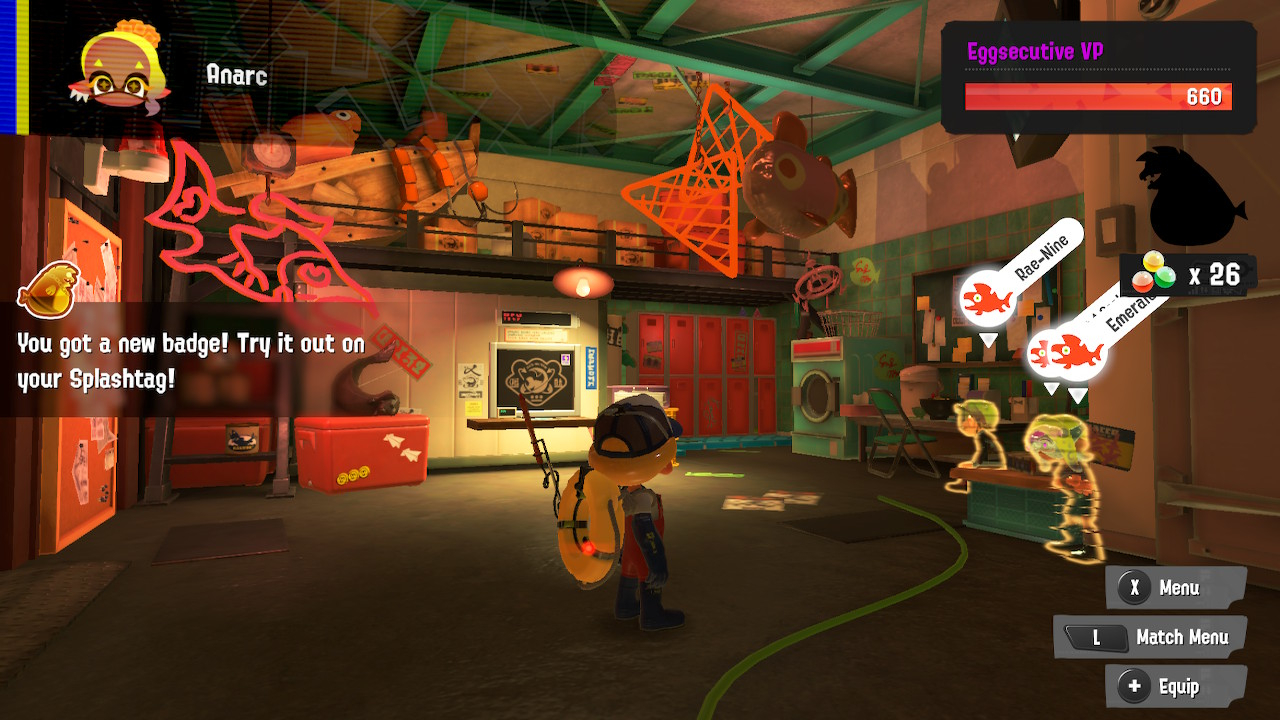Open the Menu button
Viewport: 1280px width, 720px height.
(1176, 588)
